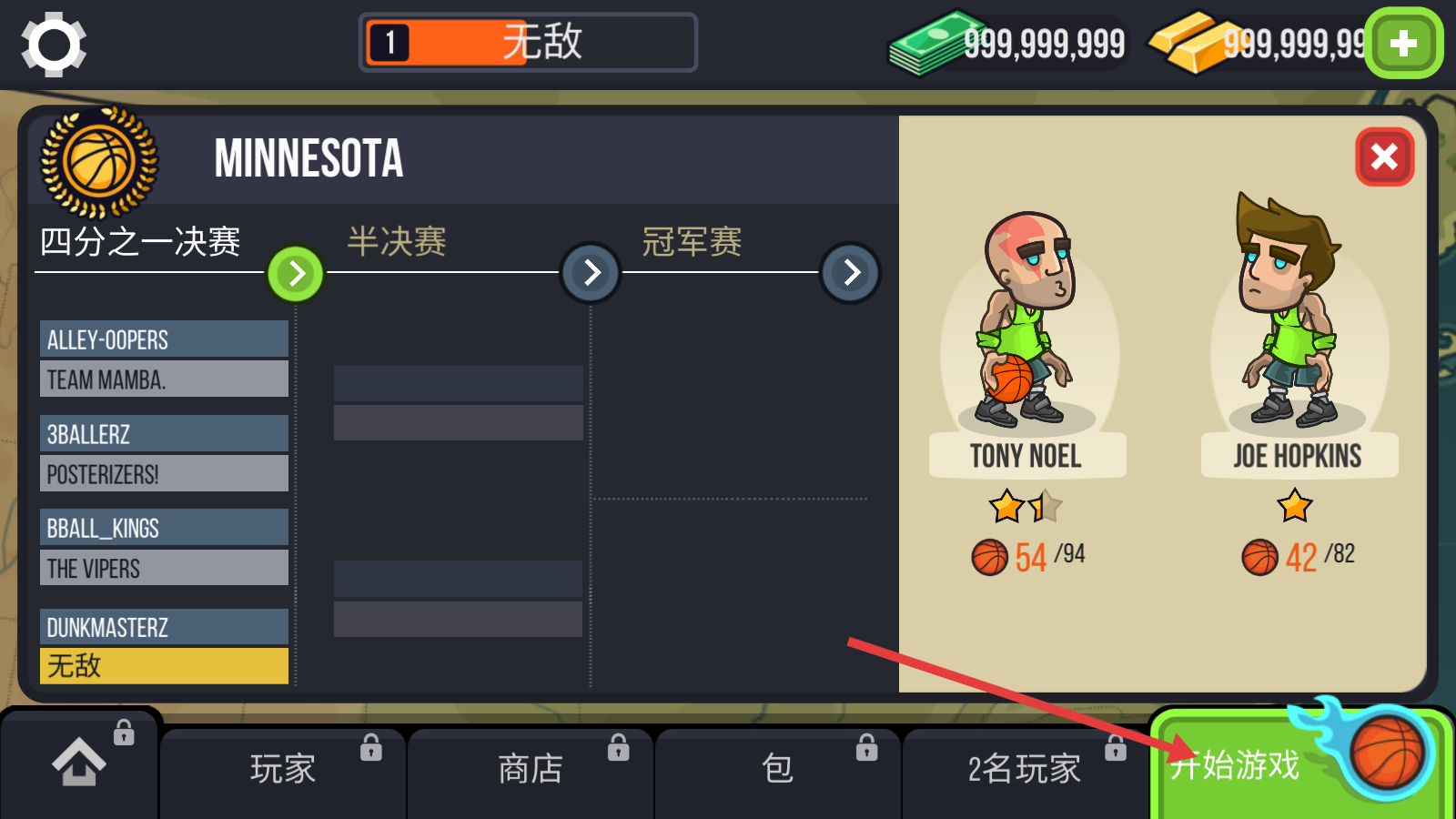Image resolution: width=1456 pixels, height=819 pixels.
Task: Close the Minnesota tournament panel
Action: [x=1384, y=157]
